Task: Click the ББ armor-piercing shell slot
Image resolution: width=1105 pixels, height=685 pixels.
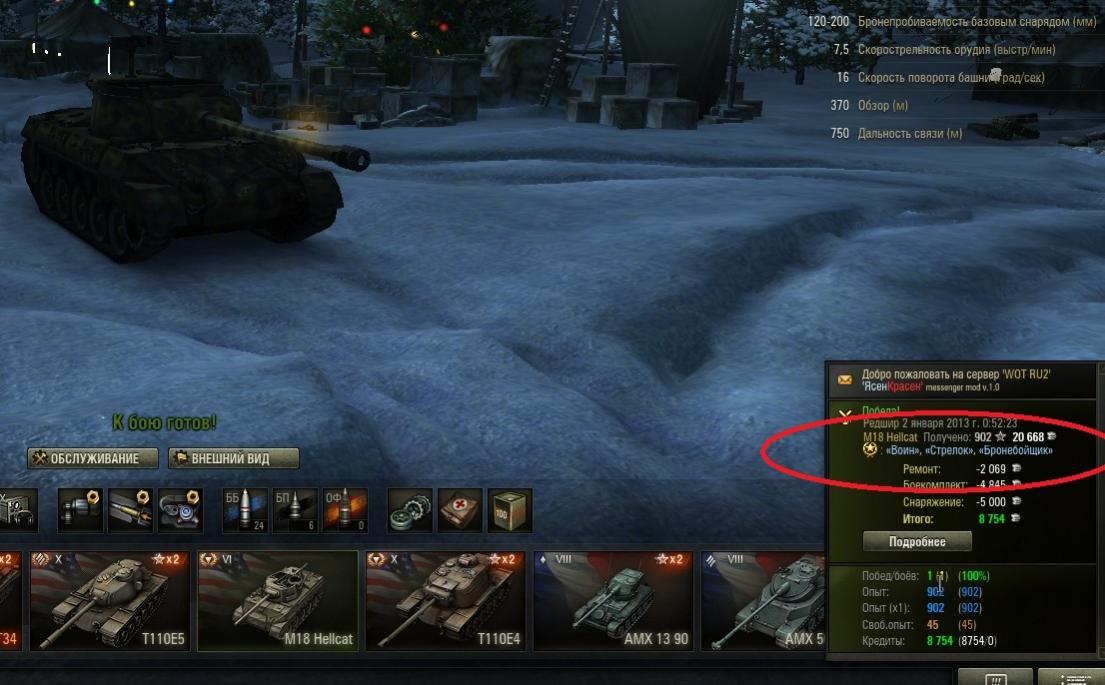Action: click(x=243, y=511)
